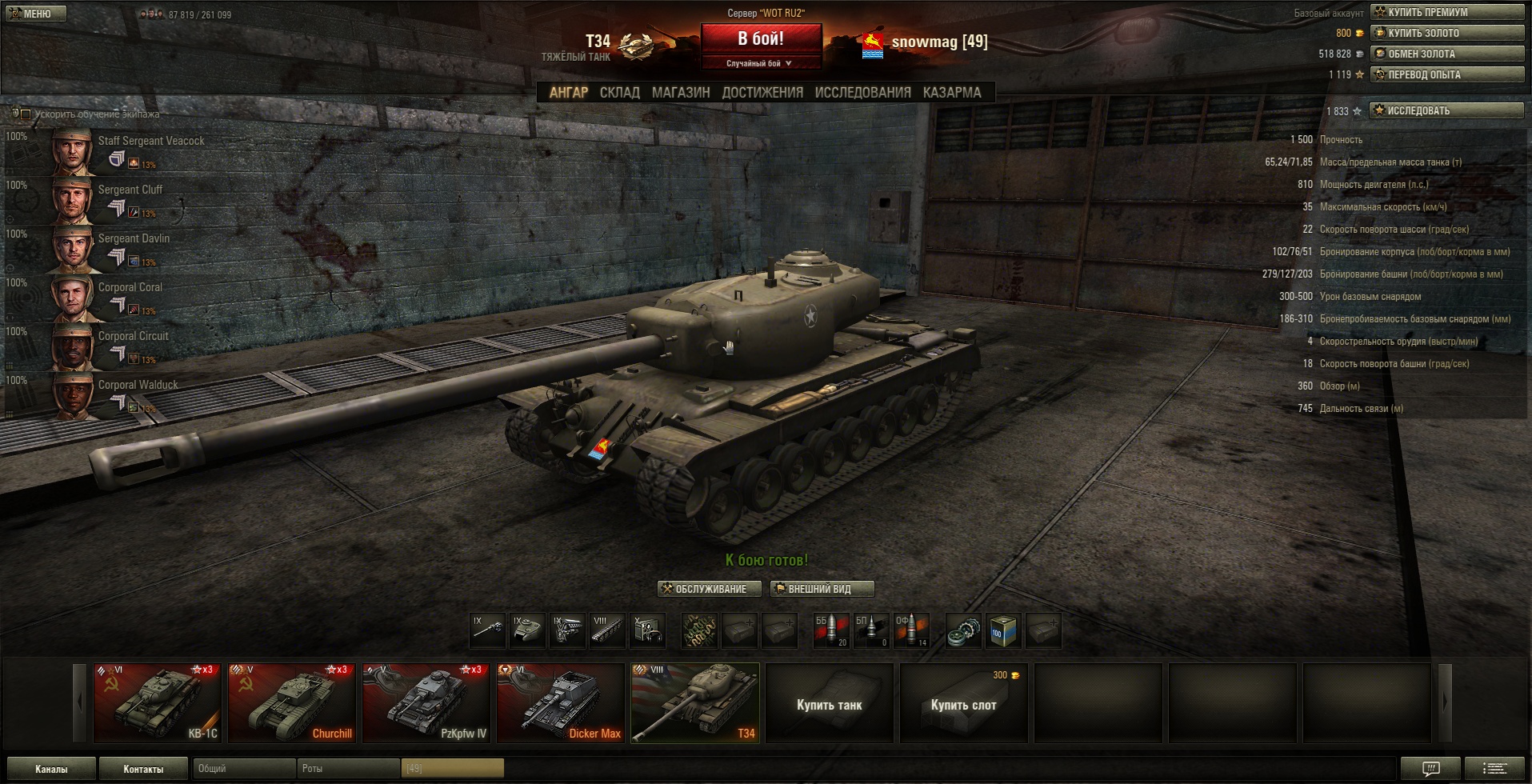
Task: Open the ВНЕШНИЙ ВИД customization button
Action: point(822,590)
